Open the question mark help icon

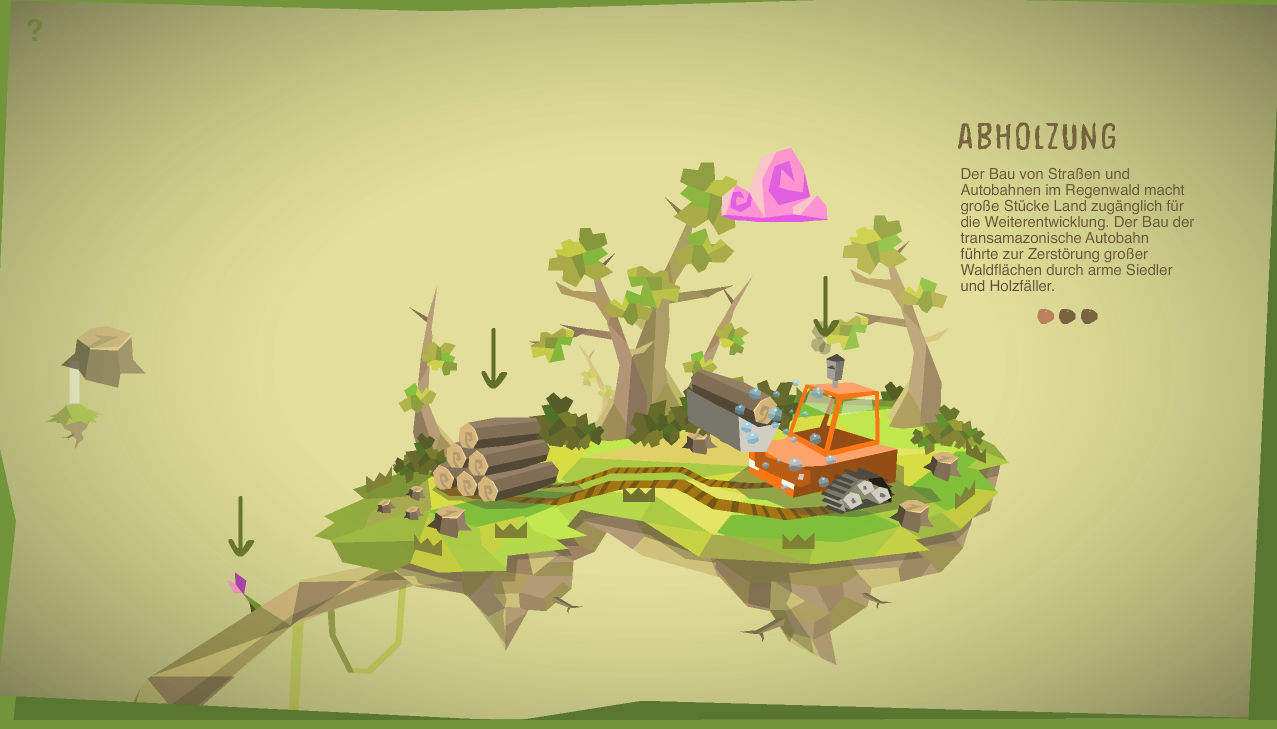(x=34, y=31)
